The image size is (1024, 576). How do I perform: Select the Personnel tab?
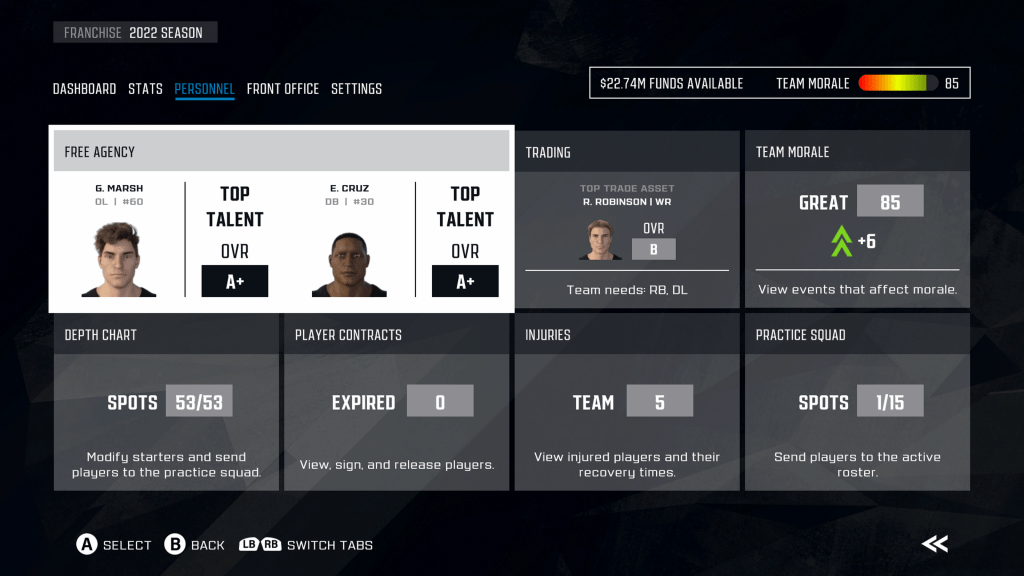[204, 89]
